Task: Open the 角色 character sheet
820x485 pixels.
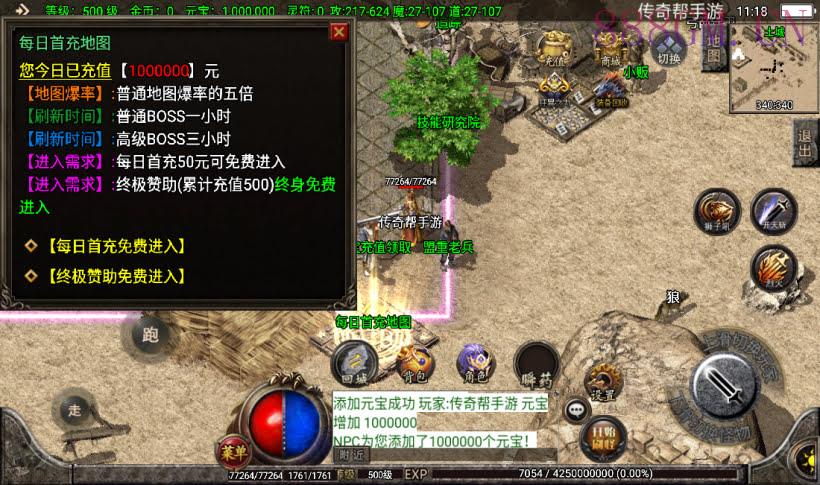Action: click(x=474, y=362)
